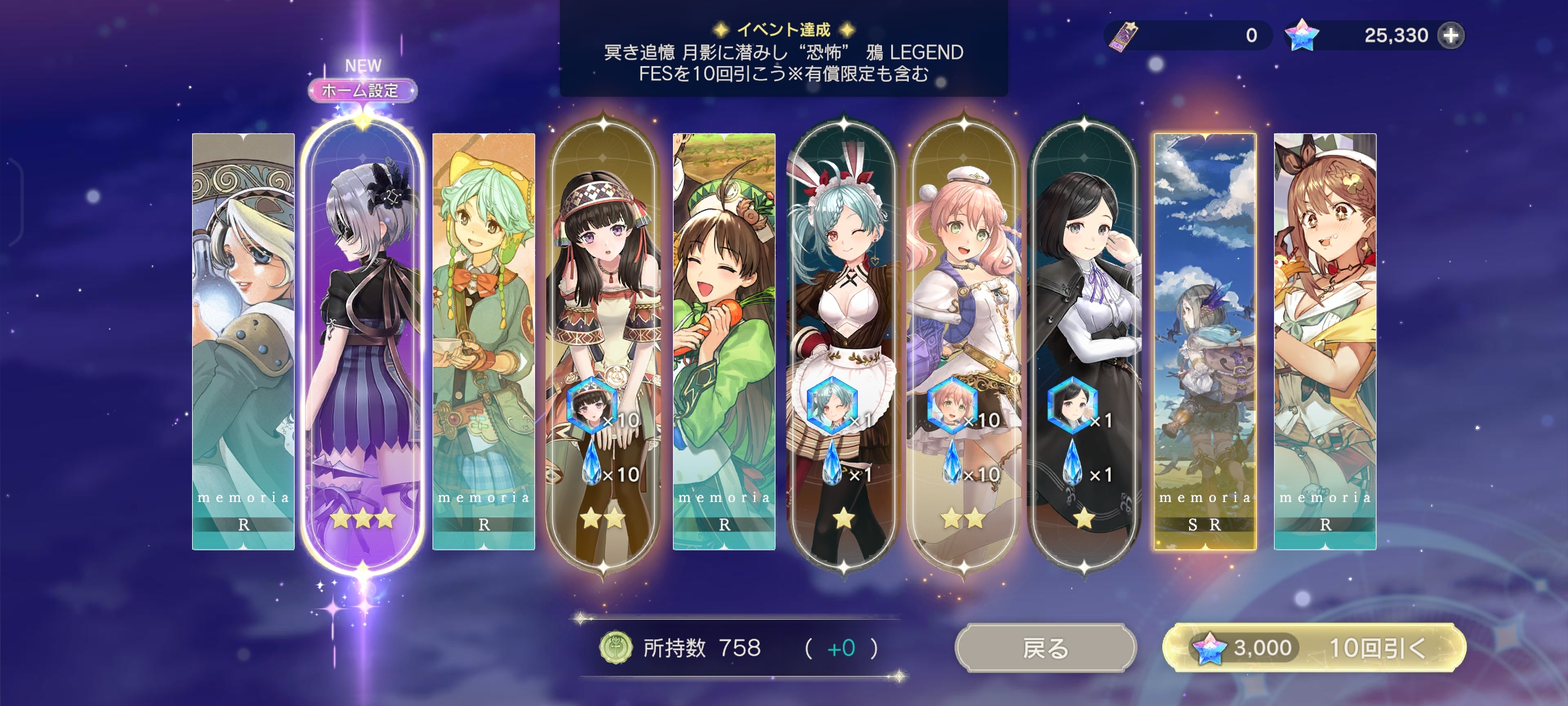Select the white-haired girl R memoria card
Screen dimensions: 1568x706
[x=243, y=340]
